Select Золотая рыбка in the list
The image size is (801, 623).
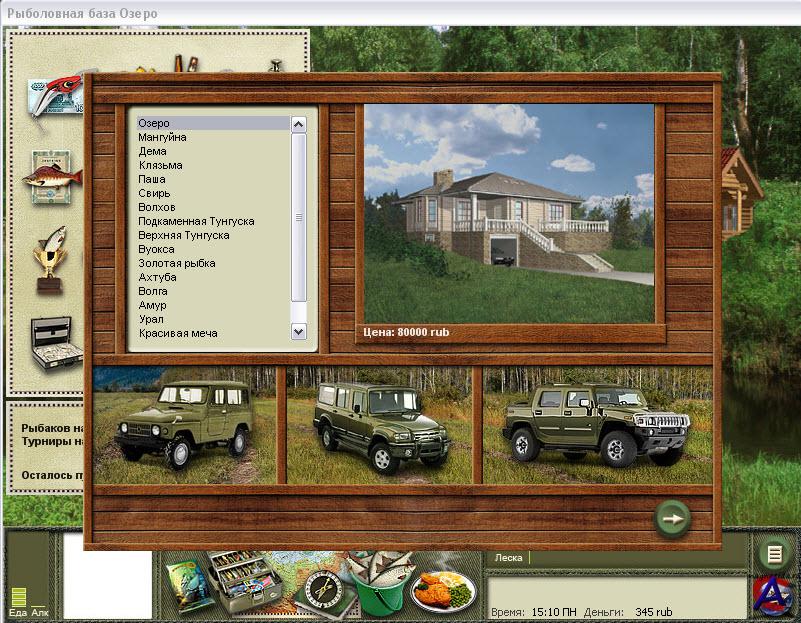pyautogui.click(x=177, y=263)
